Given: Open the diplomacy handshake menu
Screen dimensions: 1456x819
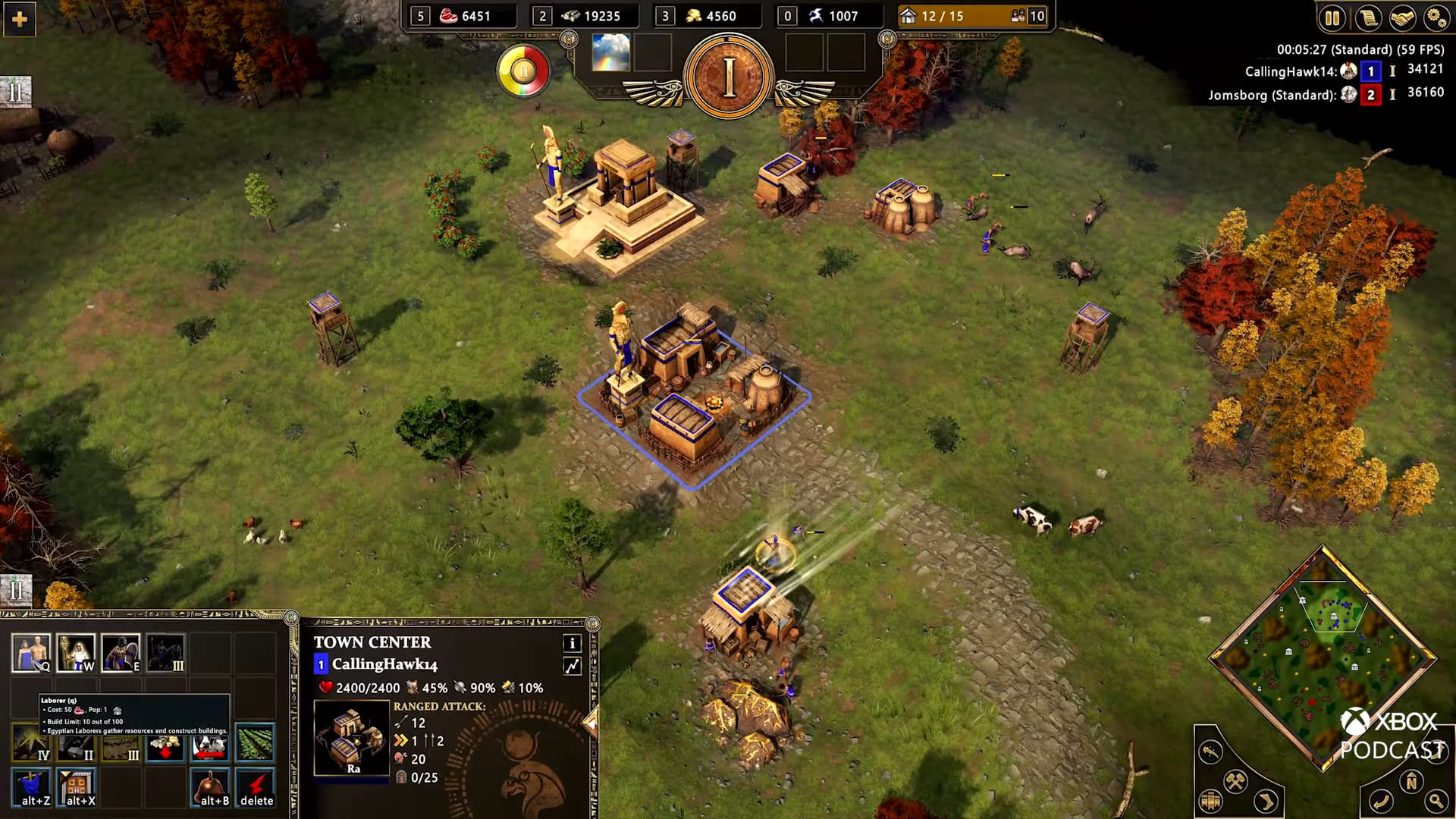Looking at the screenshot, I should 1402,17.
